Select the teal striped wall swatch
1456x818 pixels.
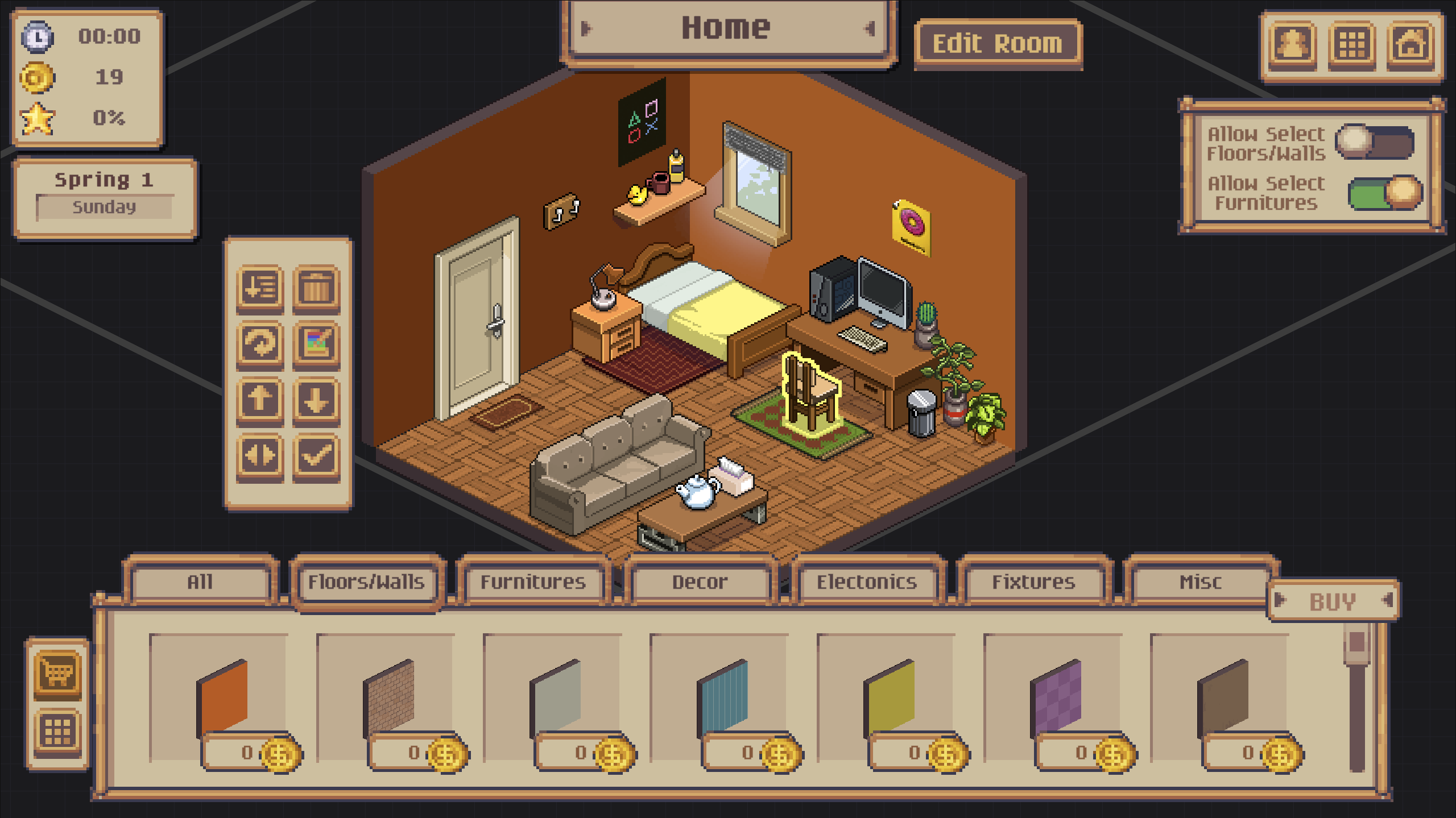click(722, 696)
